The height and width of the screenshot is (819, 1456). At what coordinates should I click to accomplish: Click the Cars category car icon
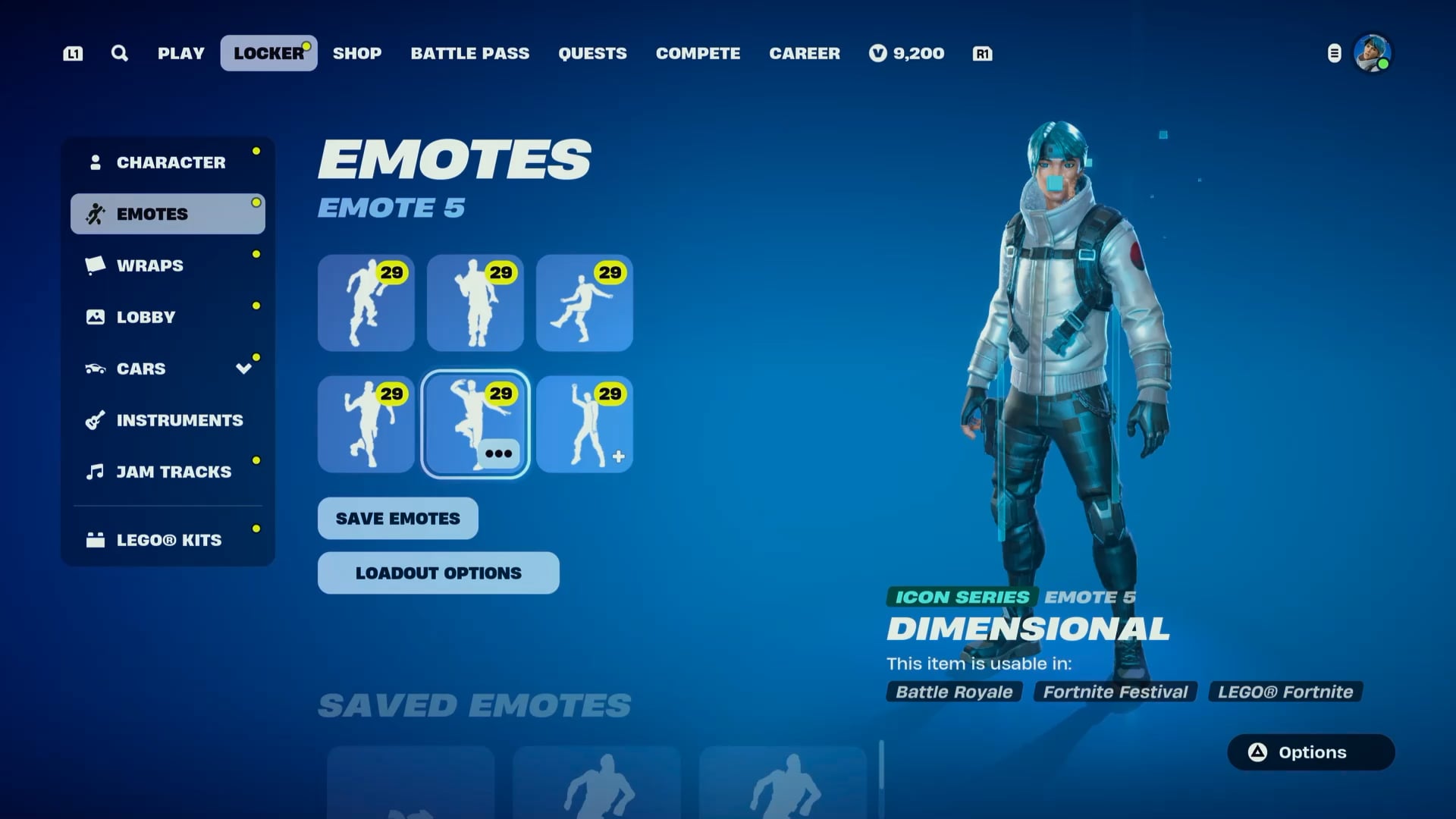94,369
